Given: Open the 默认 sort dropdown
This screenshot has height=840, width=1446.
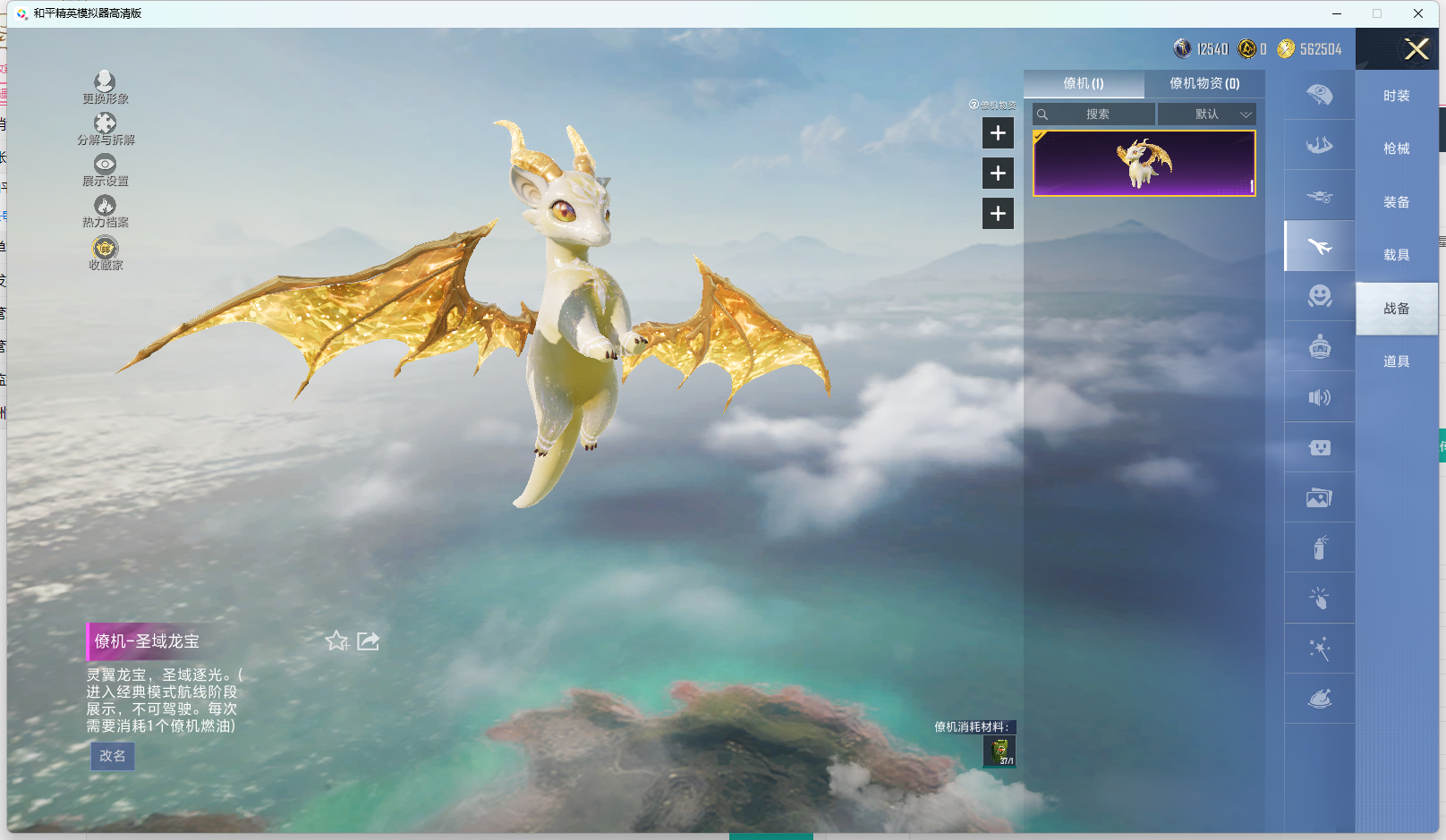Looking at the screenshot, I should tap(1207, 115).
